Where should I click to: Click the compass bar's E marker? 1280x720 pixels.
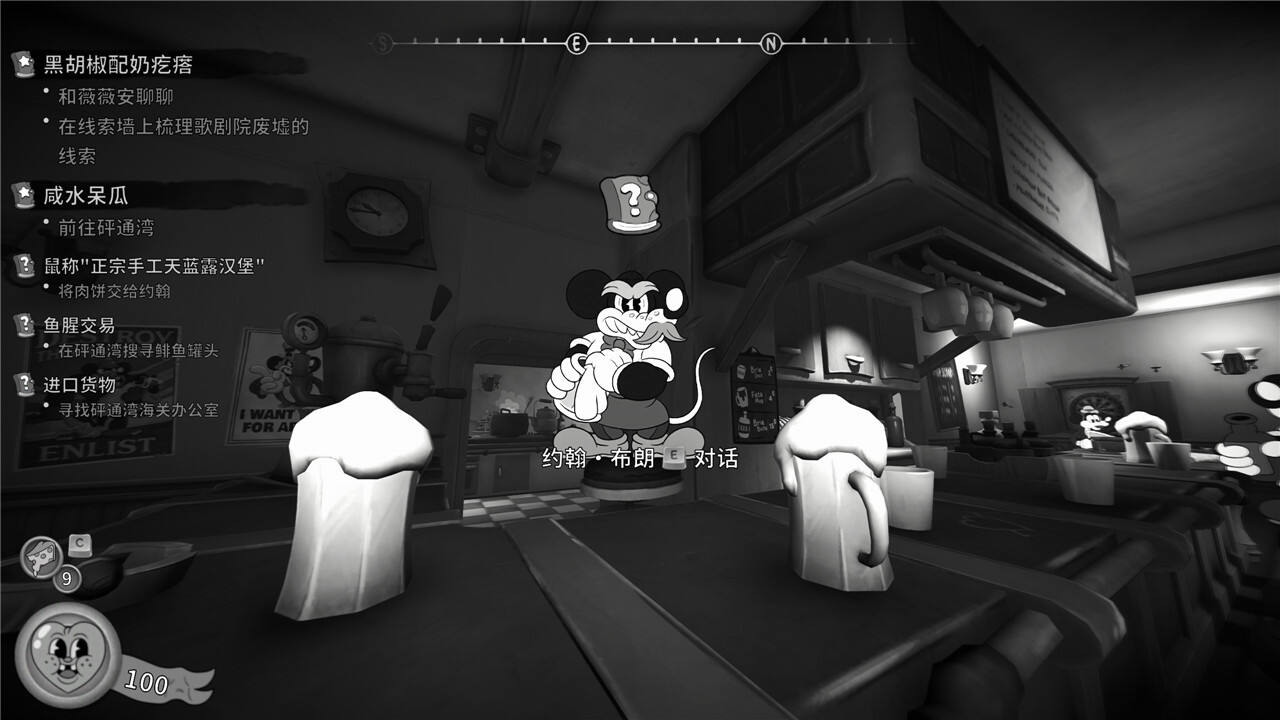click(x=576, y=43)
